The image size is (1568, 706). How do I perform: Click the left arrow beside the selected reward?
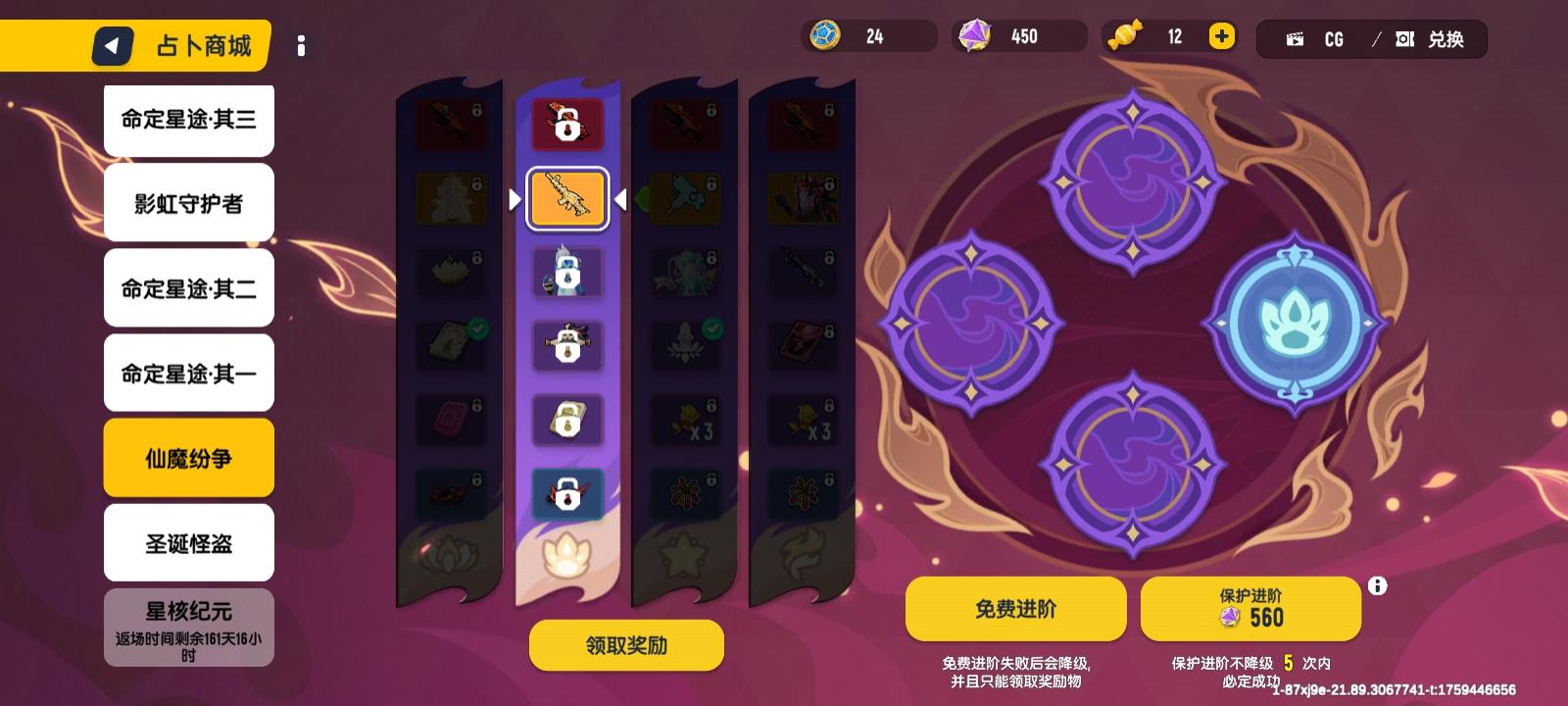[x=516, y=198]
